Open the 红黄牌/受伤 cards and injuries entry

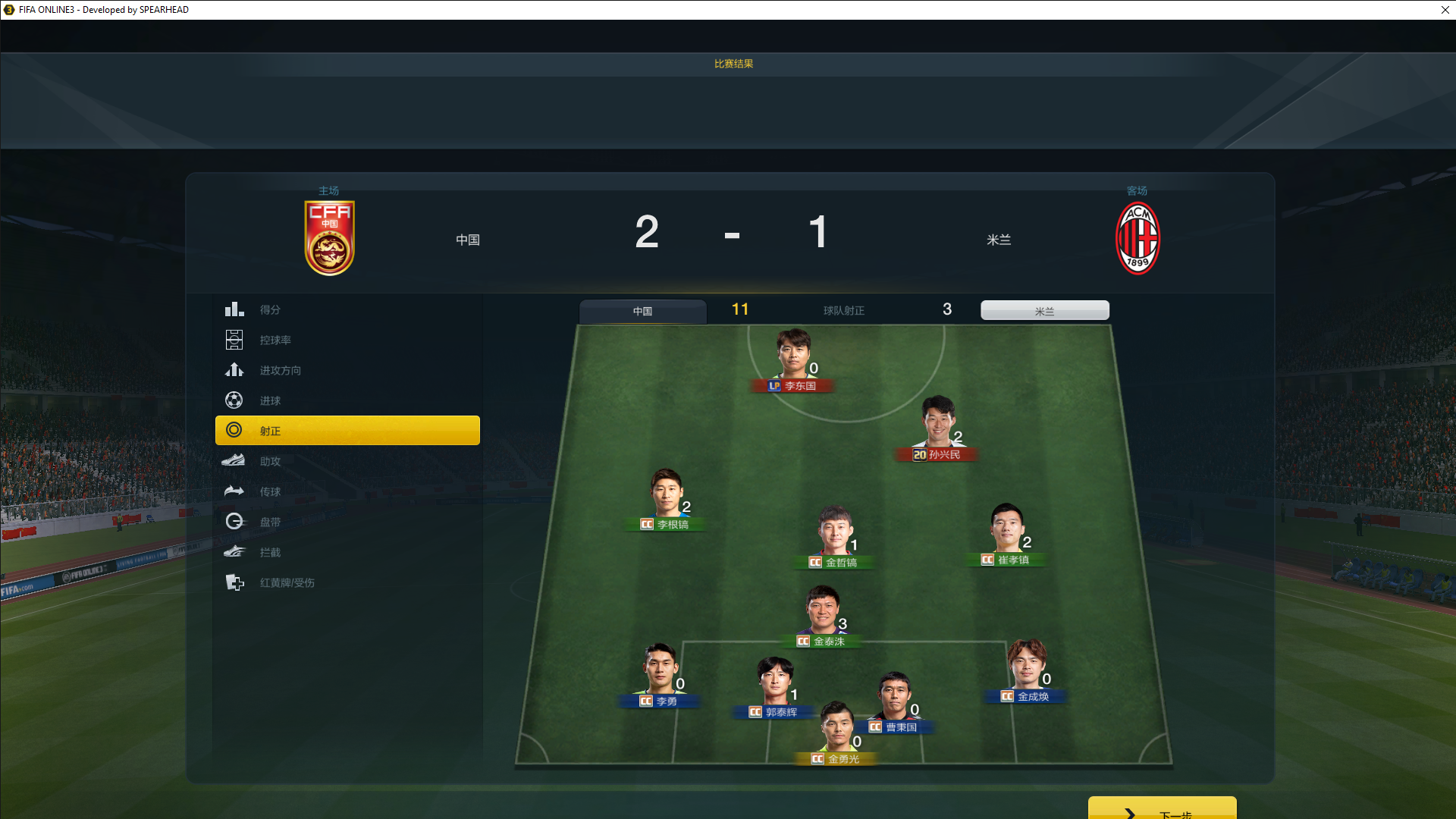tap(287, 582)
